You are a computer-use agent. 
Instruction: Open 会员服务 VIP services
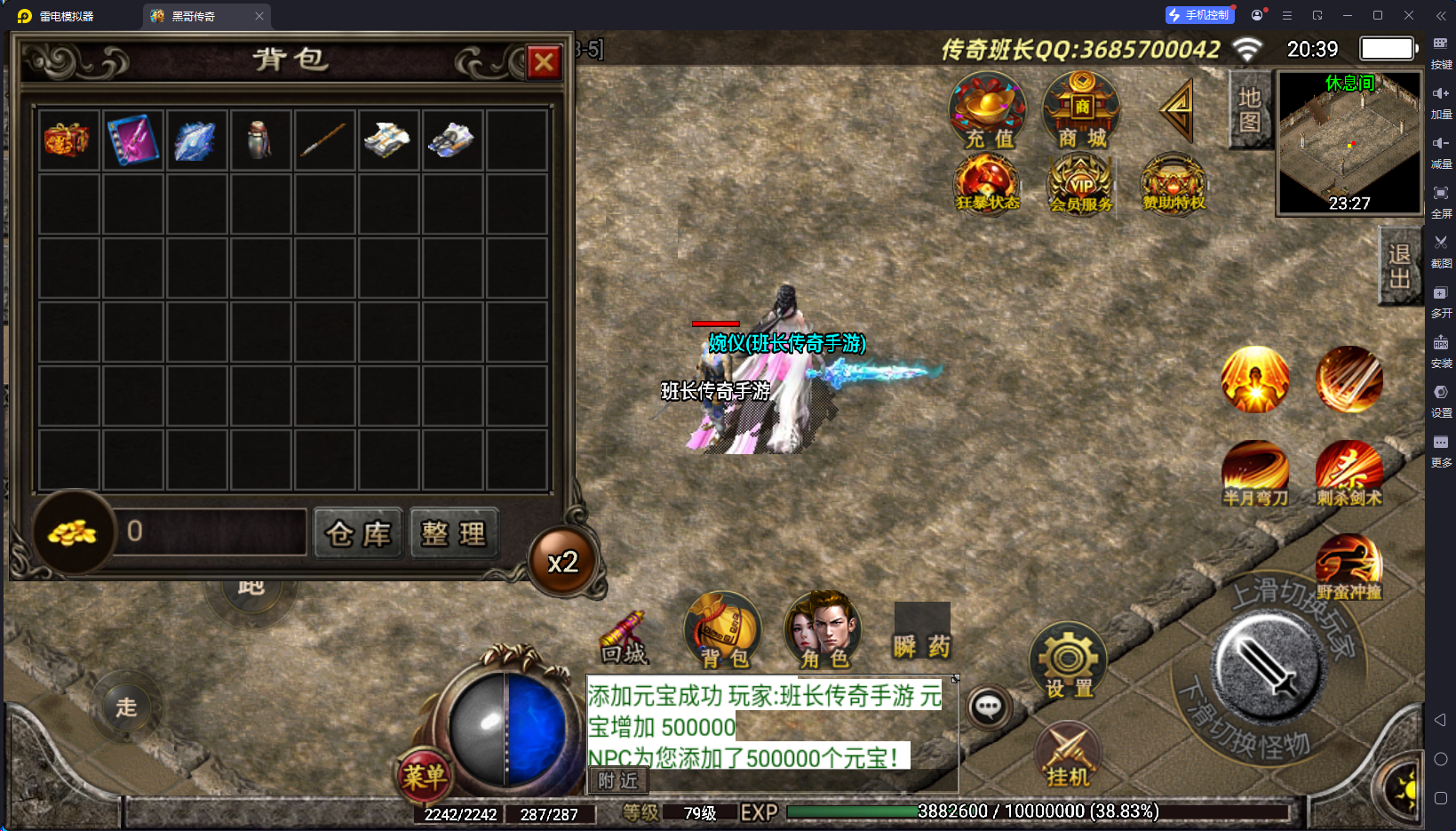pos(1081,185)
